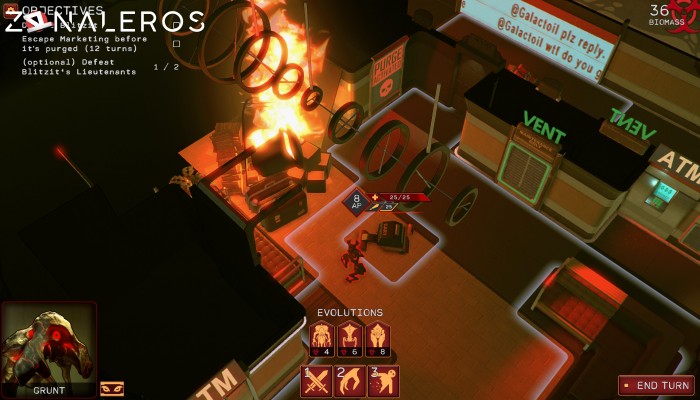End the current turn
The width and height of the screenshot is (700, 400).
click(656, 385)
